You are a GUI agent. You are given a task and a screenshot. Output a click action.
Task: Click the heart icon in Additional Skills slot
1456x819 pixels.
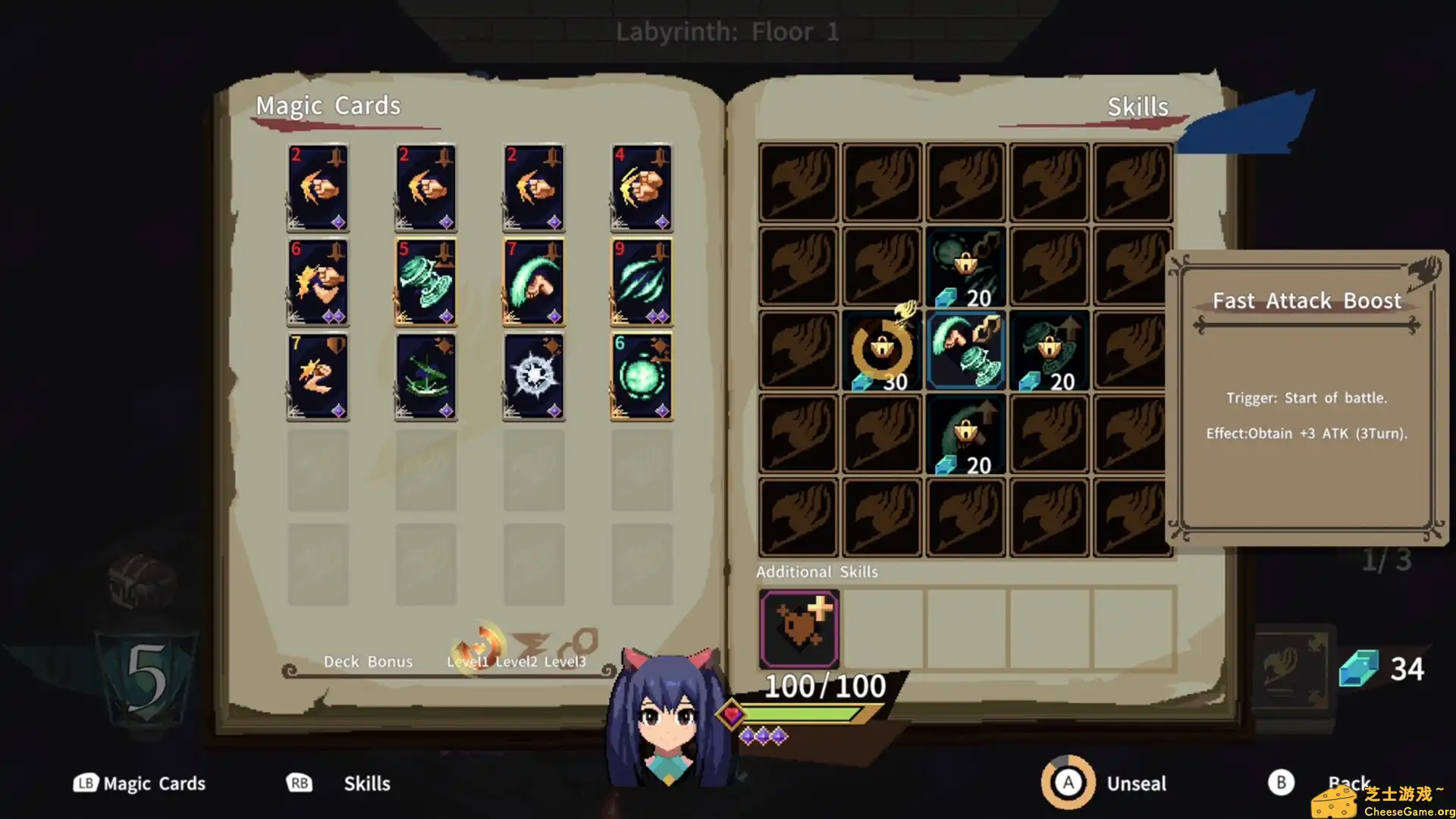click(x=799, y=628)
